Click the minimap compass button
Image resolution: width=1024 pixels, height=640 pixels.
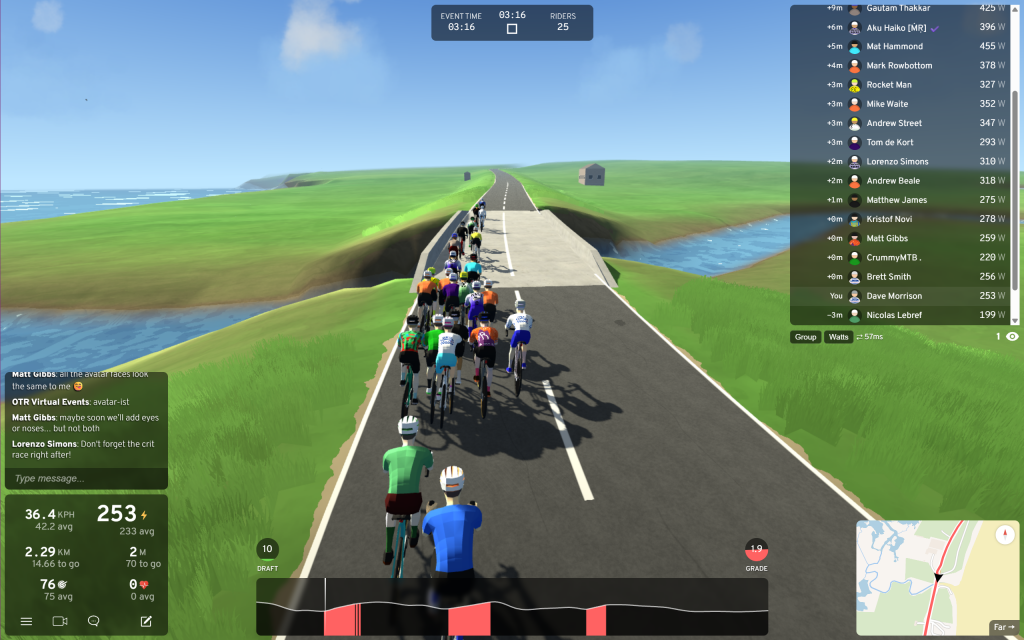click(1005, 536)
